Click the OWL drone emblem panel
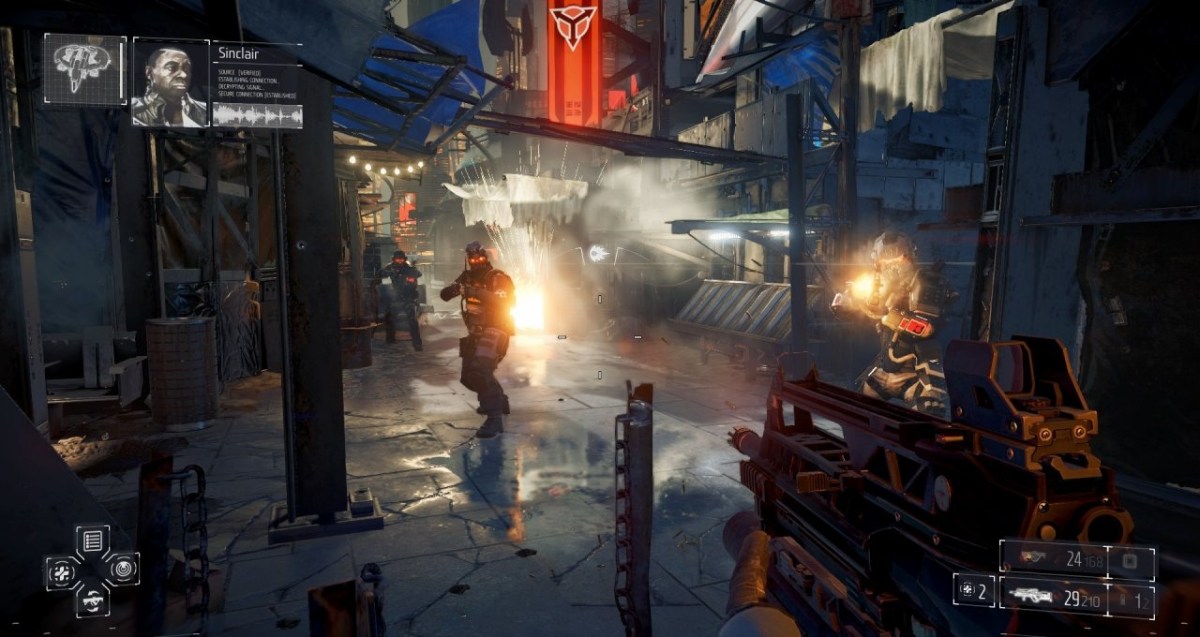 [84, 69]
